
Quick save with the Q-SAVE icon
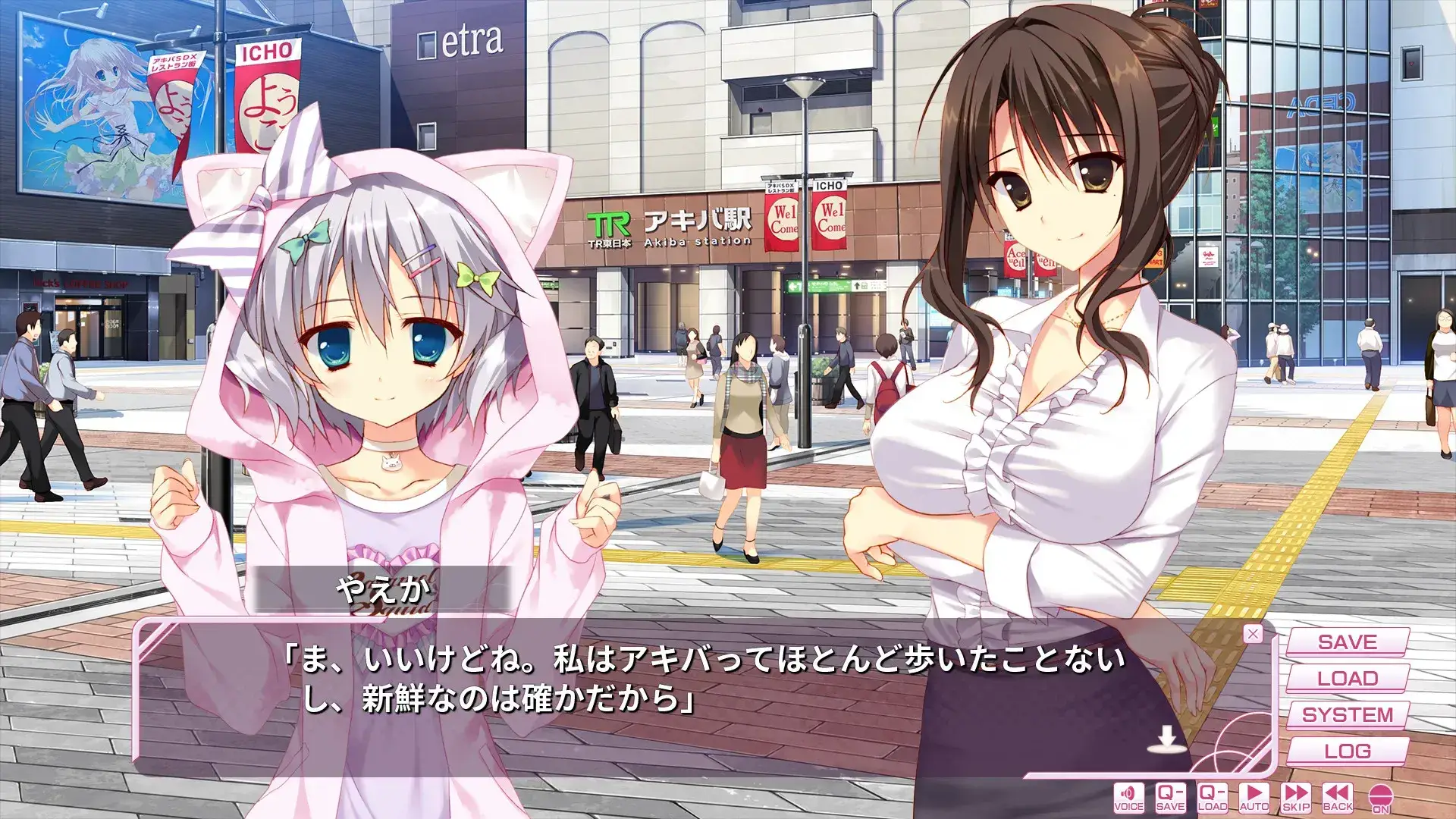(1169, 796)
